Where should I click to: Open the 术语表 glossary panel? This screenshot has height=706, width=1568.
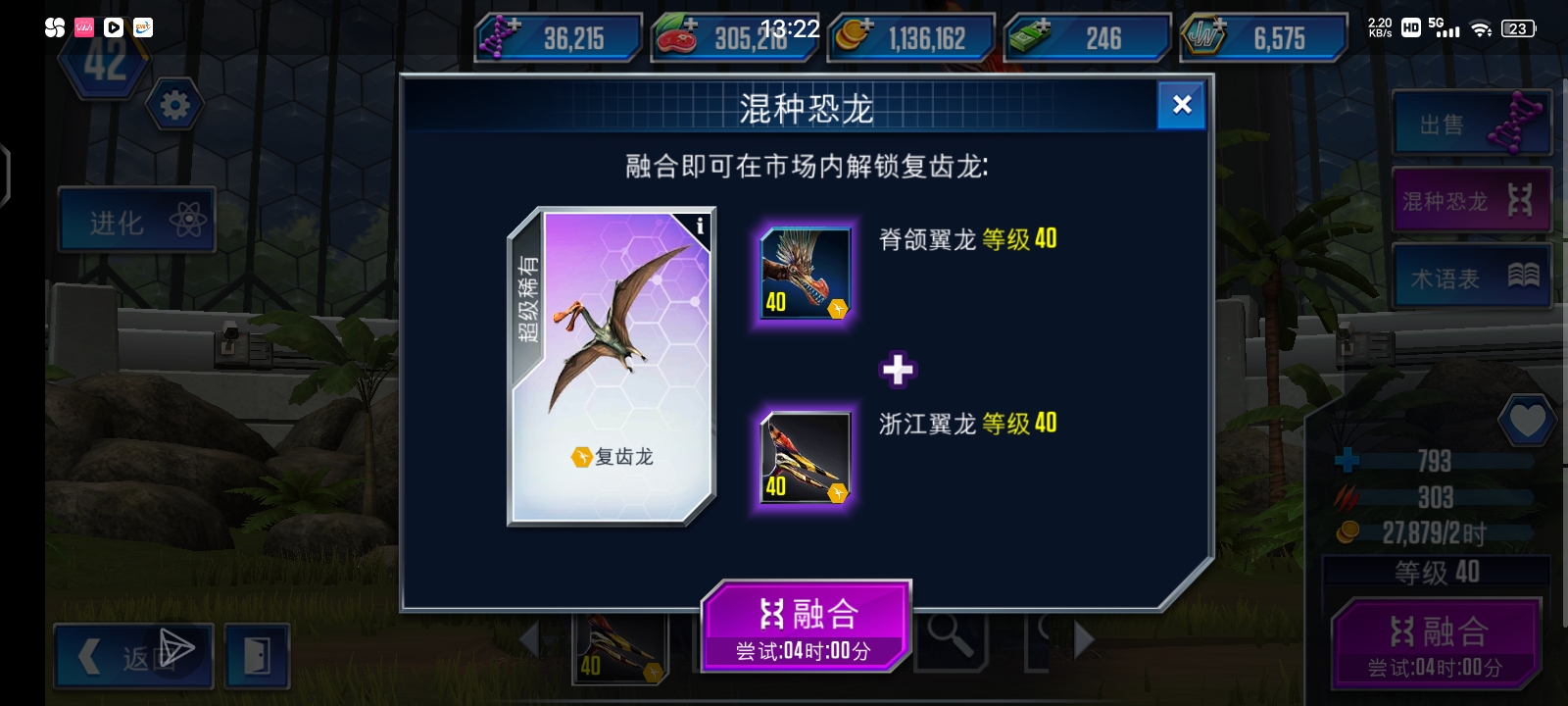point(1470,276)
